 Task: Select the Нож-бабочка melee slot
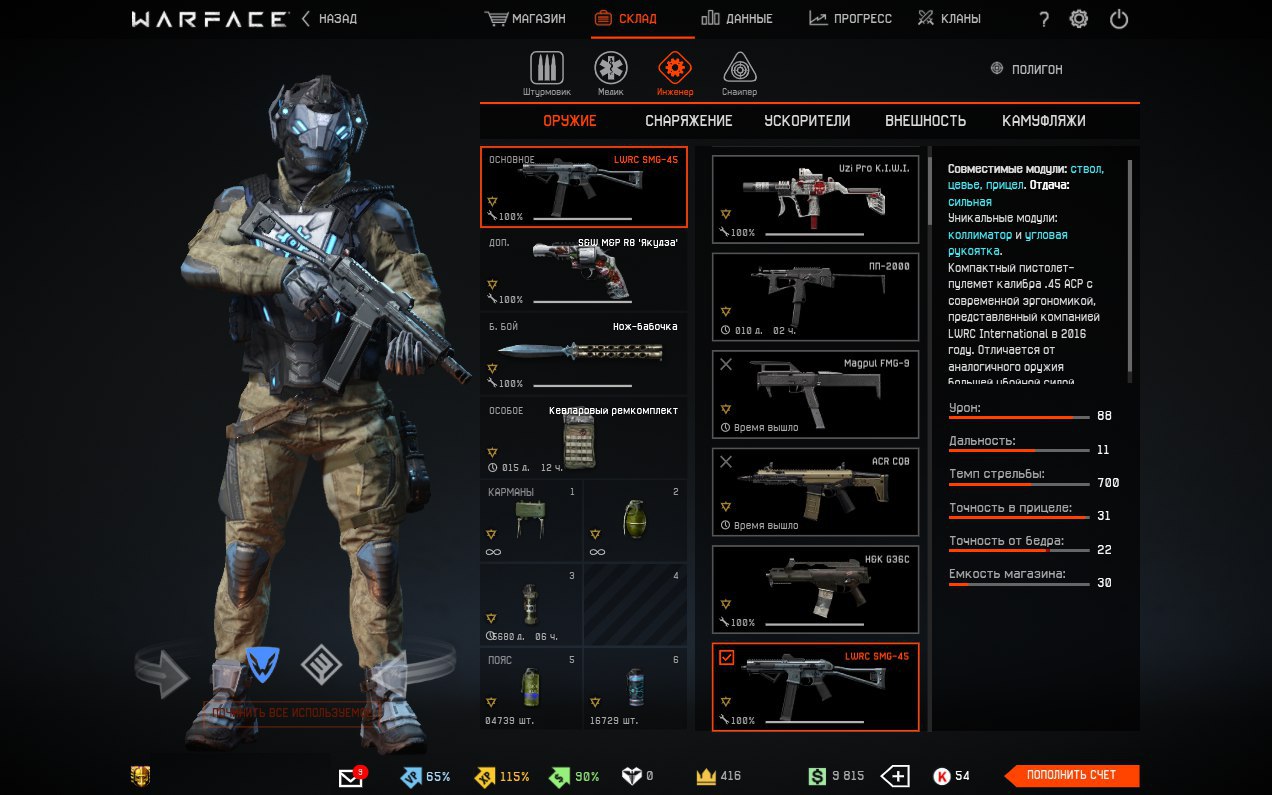(x=584, y=354)
